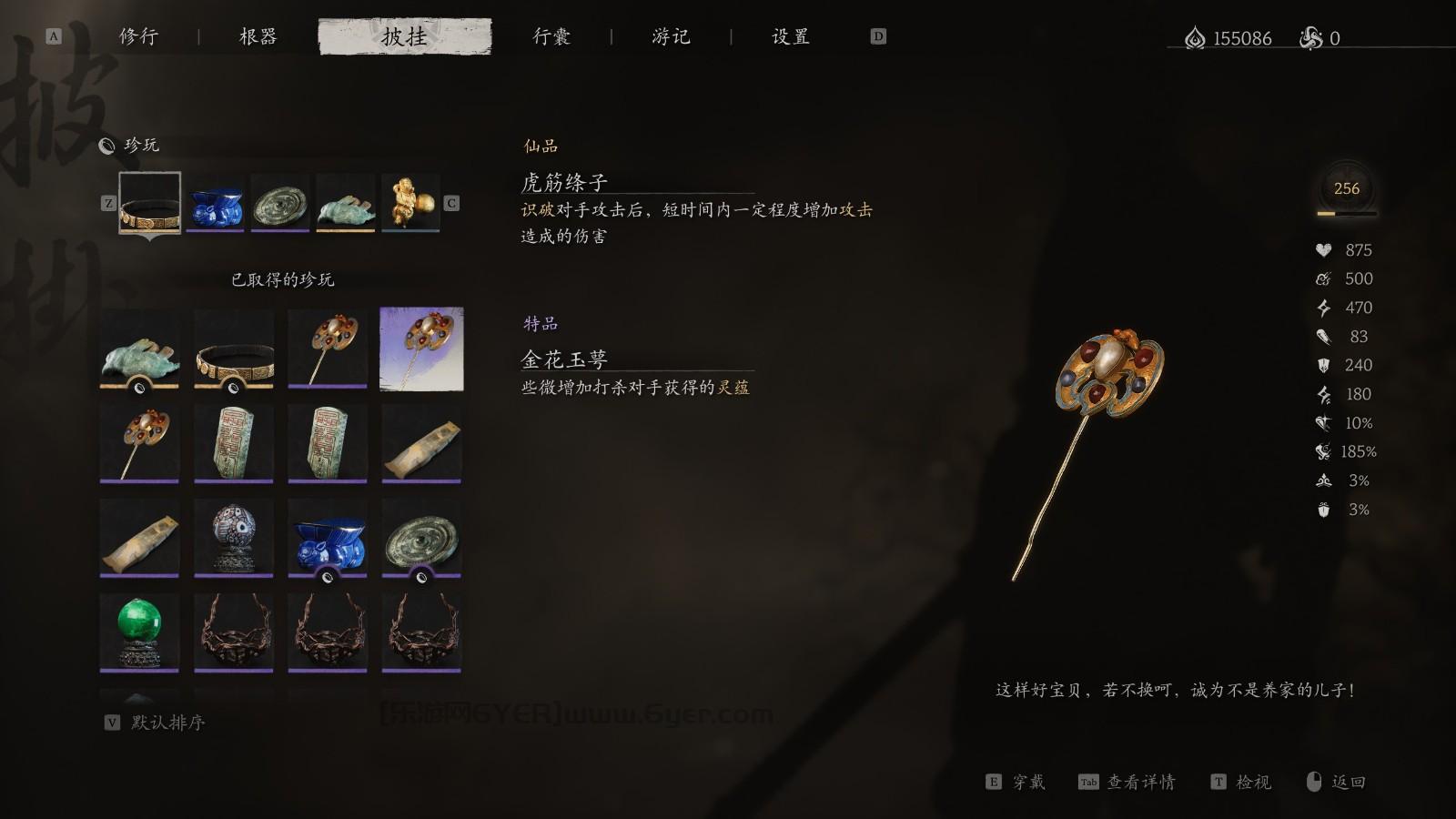The height and width of the screenshot is (819, 1456).
Task: Click the critical chance icon next to 10%
Action: click(x=1321, y=422)
